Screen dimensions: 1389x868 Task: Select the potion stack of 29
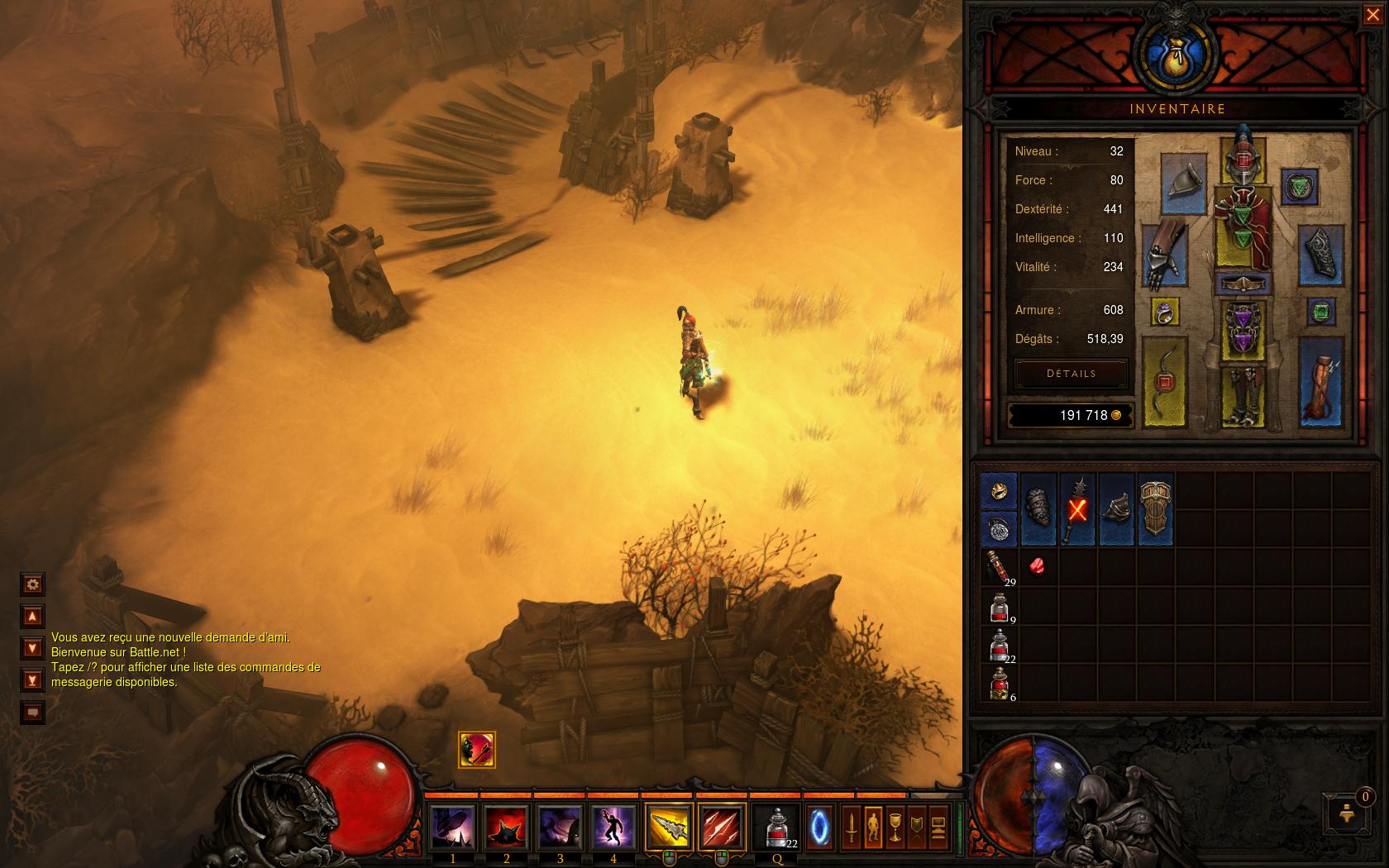(x=999, y=567)
